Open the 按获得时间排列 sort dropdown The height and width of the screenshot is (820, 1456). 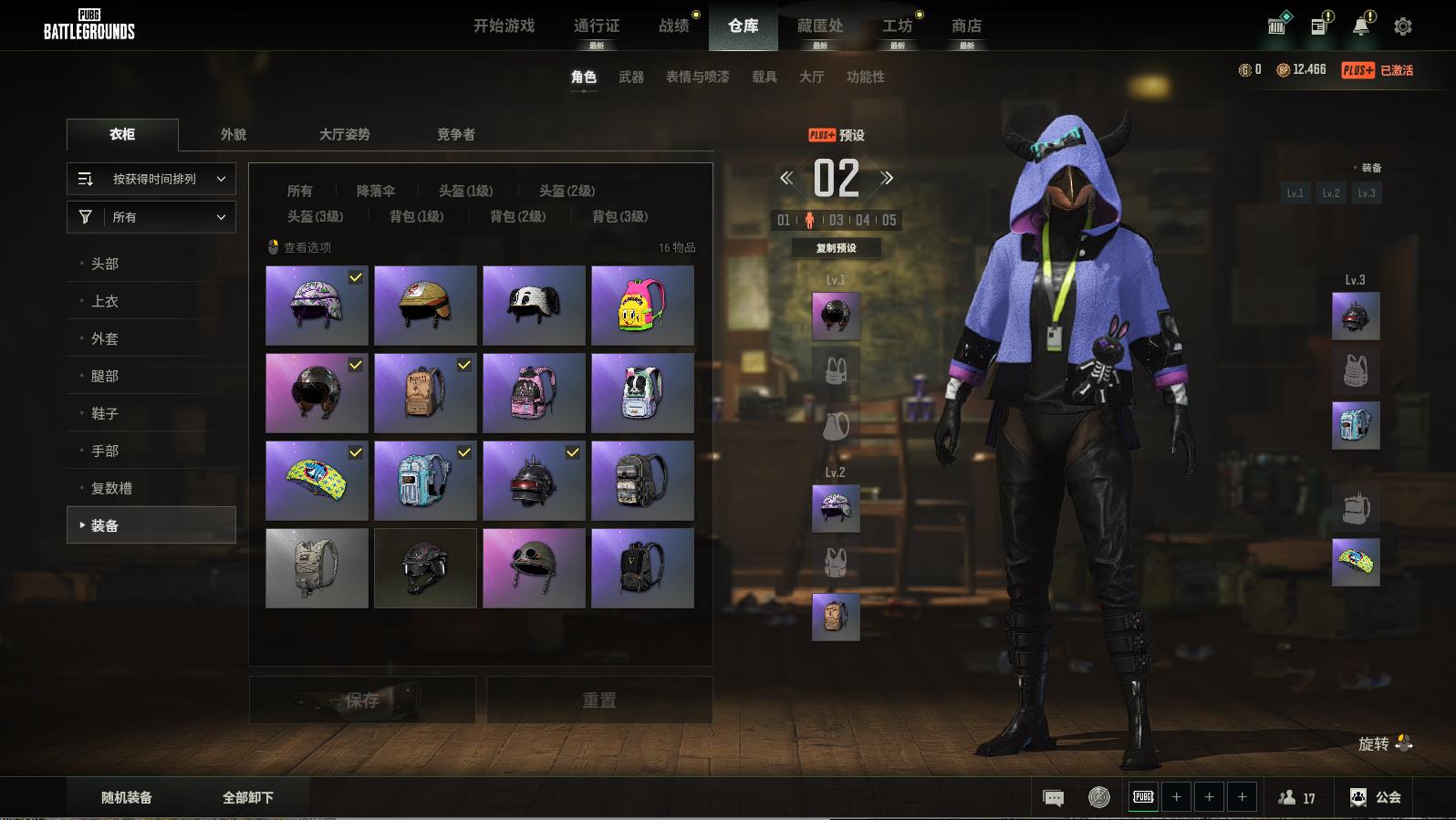point(151,179)
